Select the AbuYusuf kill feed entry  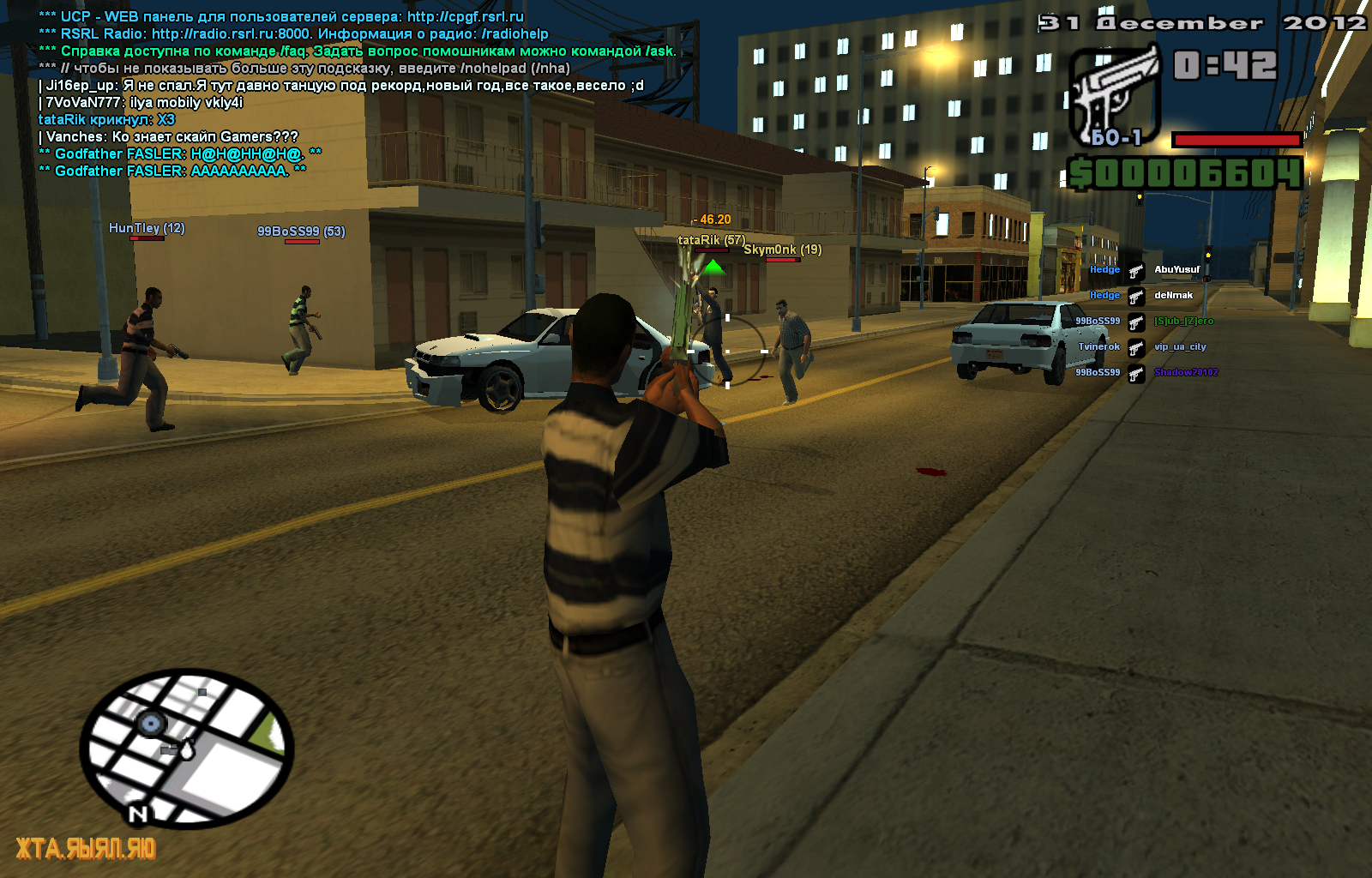tap(1176, 270)
